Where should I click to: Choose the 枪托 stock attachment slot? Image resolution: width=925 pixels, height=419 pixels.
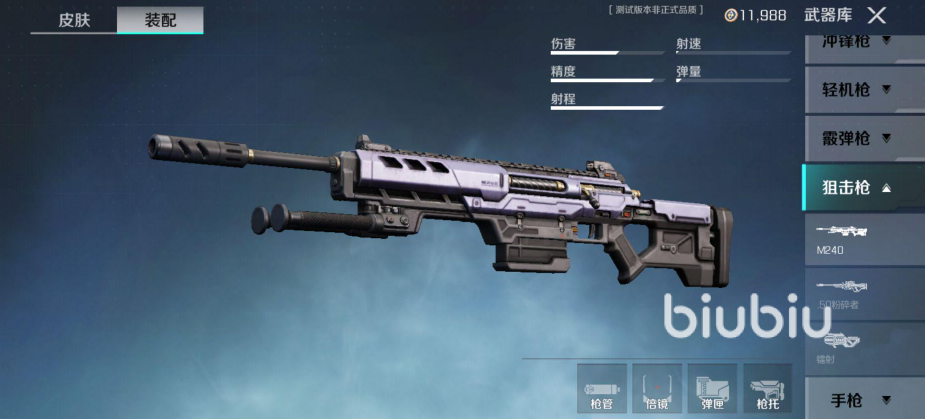[x=767, y=389]
